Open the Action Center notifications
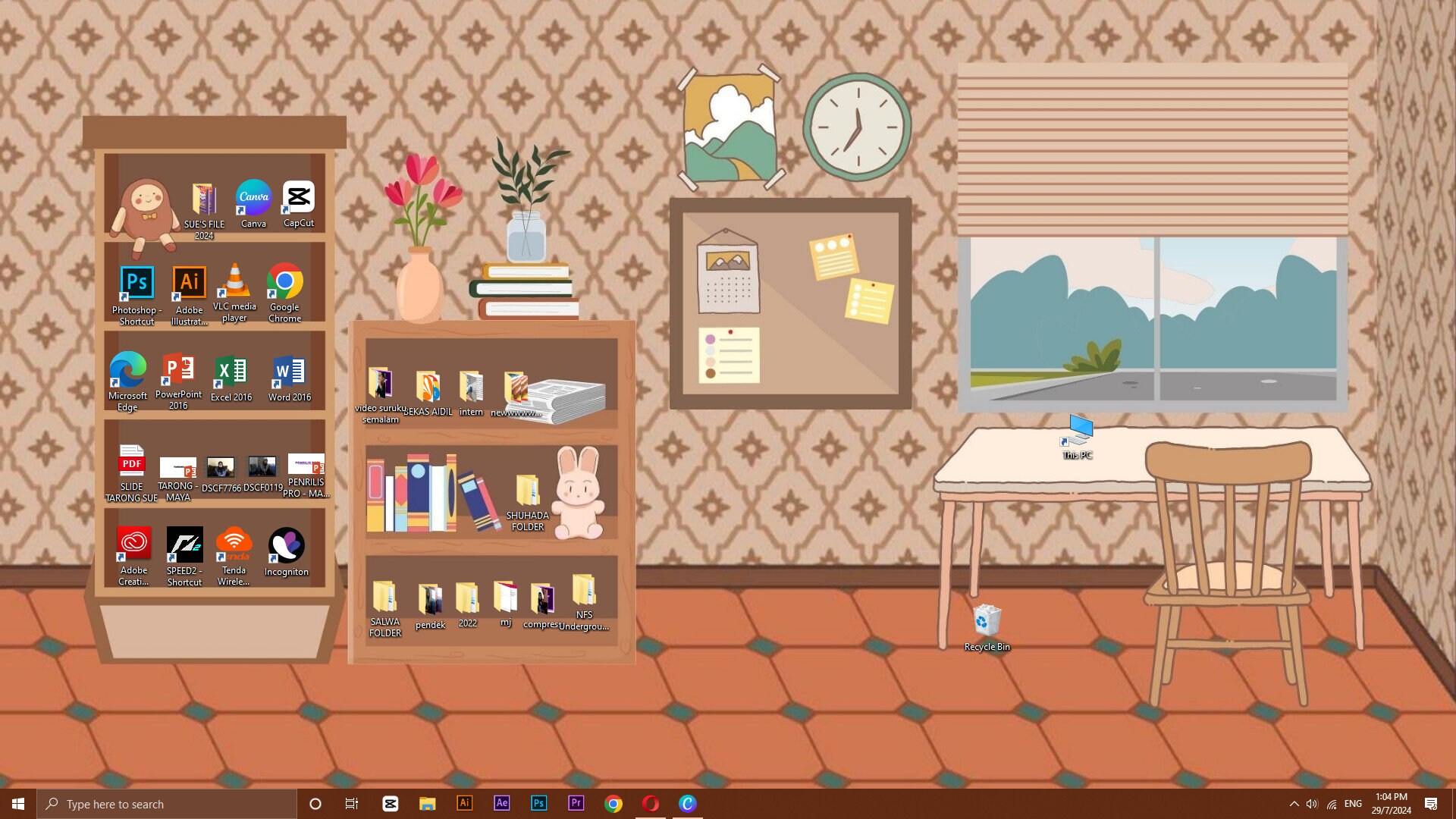 coord(1432,803)
